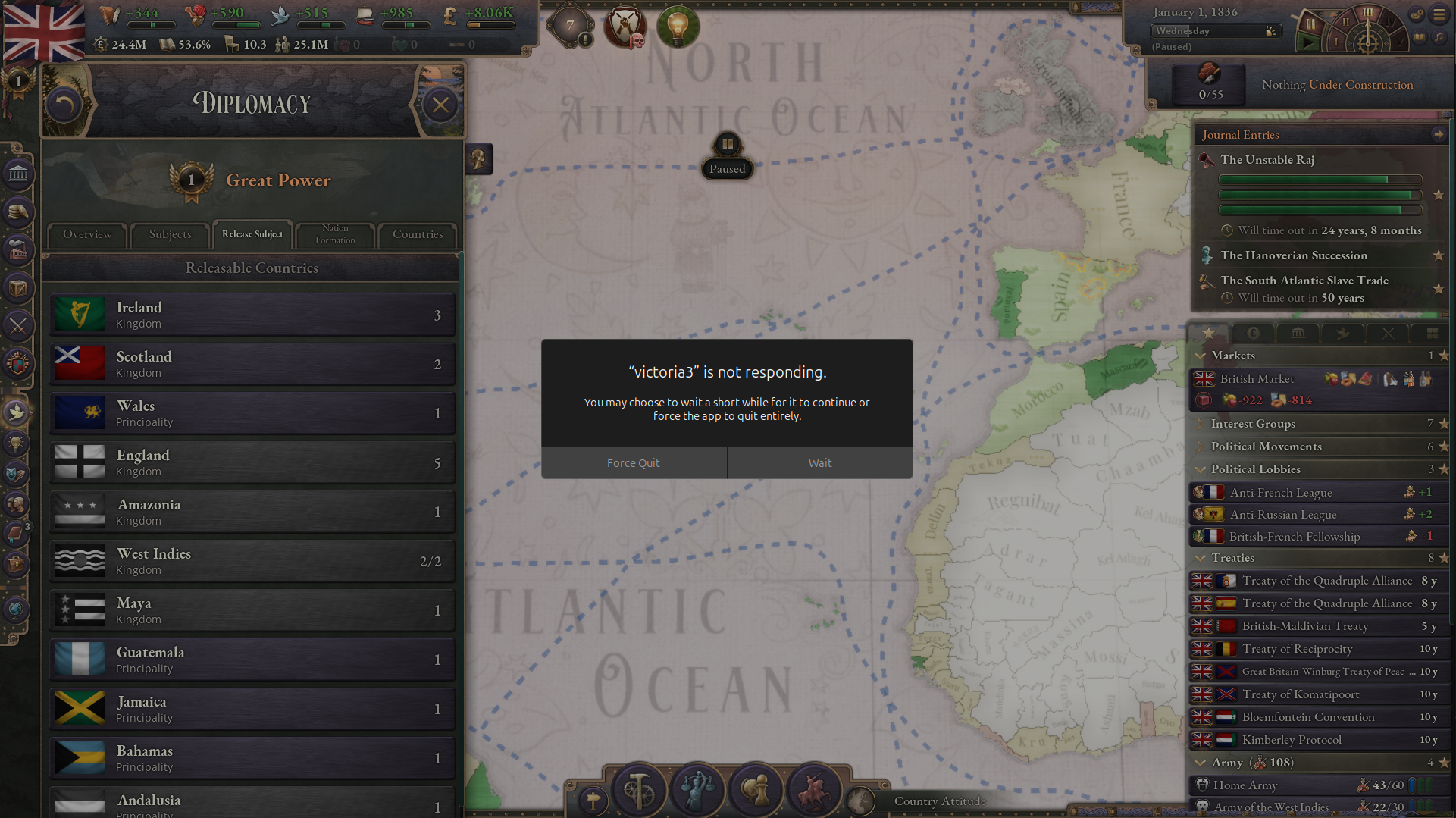Open the Budget panel coins icon
The width and height of the screenshot is (1456, 818).
click(x=18, y=212)
